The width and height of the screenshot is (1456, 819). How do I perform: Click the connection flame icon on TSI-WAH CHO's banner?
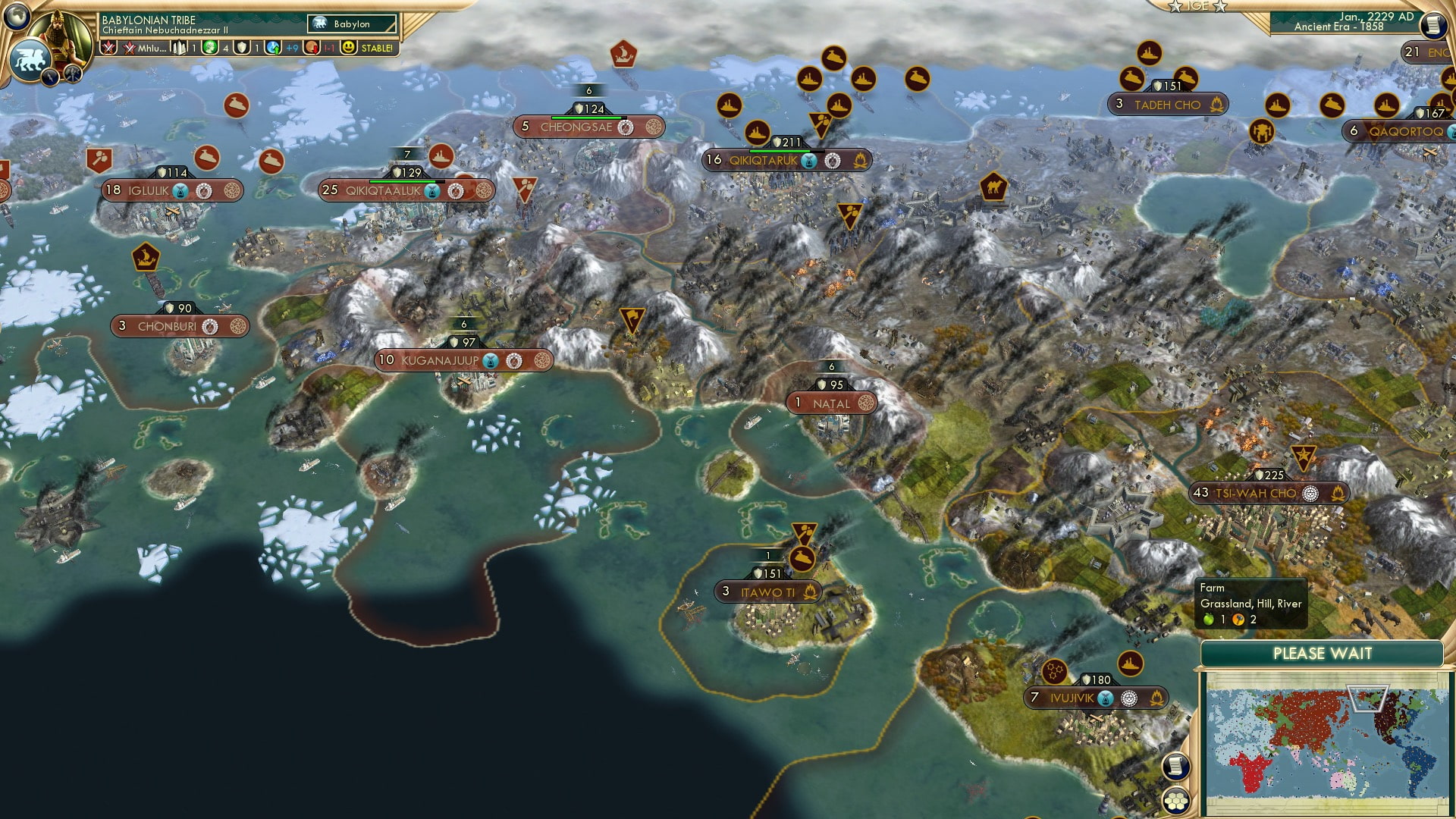click(x=1338, y=494)
